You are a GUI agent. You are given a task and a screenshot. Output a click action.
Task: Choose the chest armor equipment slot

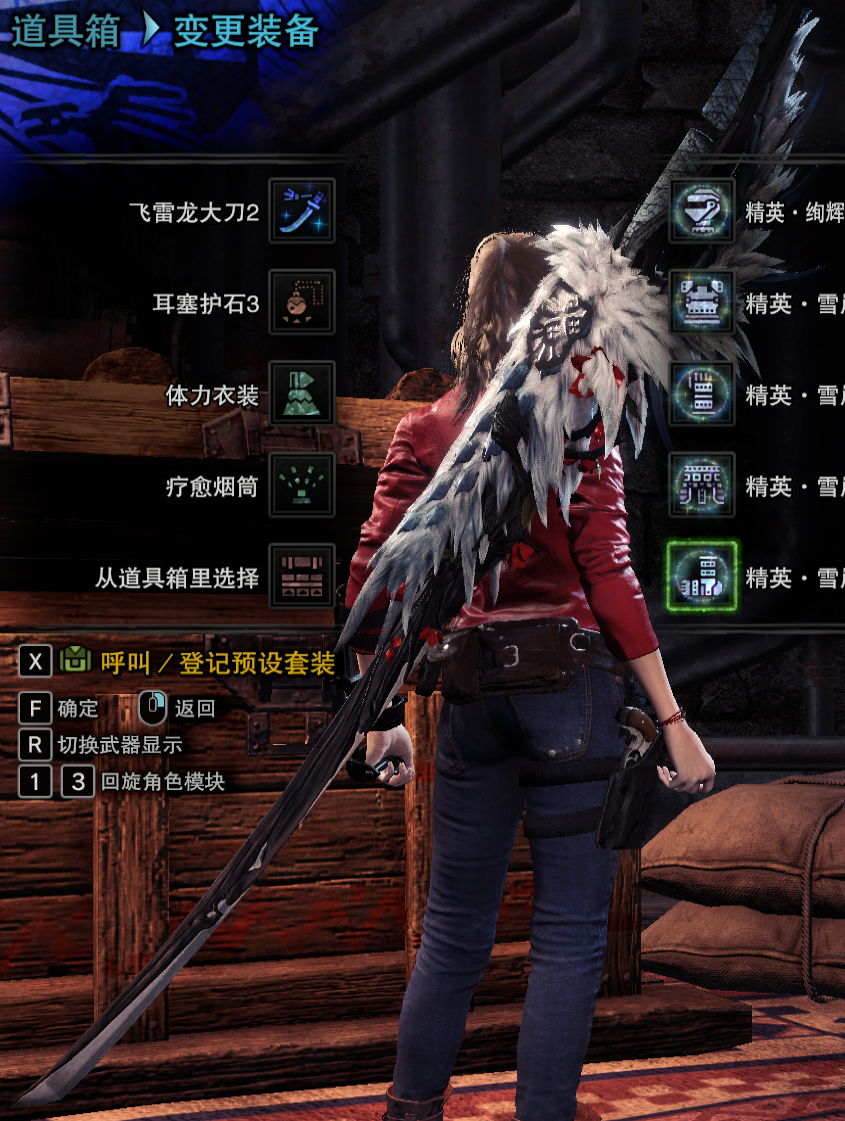coord(701,302)
